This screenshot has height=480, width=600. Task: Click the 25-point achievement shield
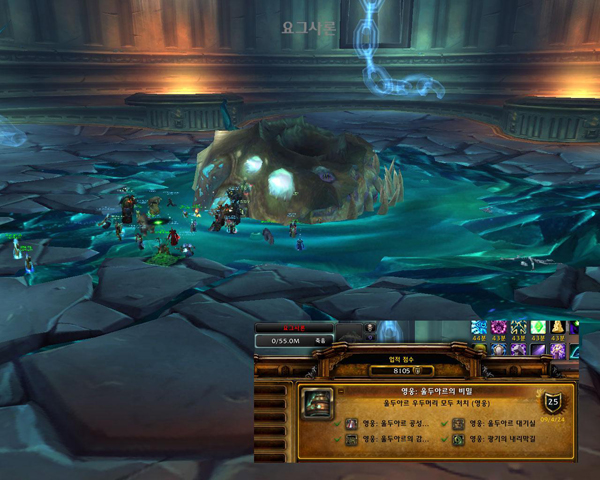pyautogui.click(x=552, y=402)
